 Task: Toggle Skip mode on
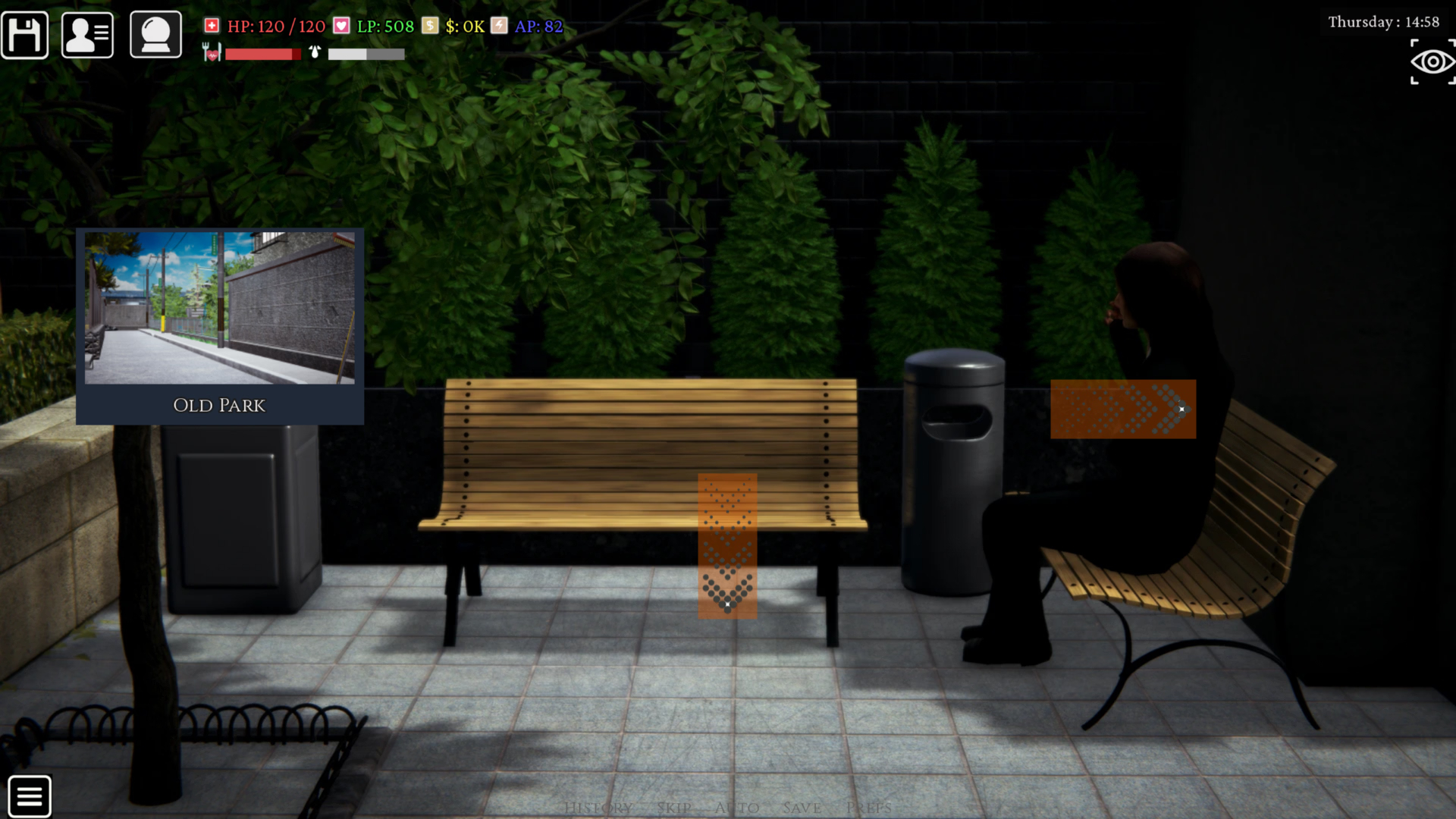tap(673, 808)
